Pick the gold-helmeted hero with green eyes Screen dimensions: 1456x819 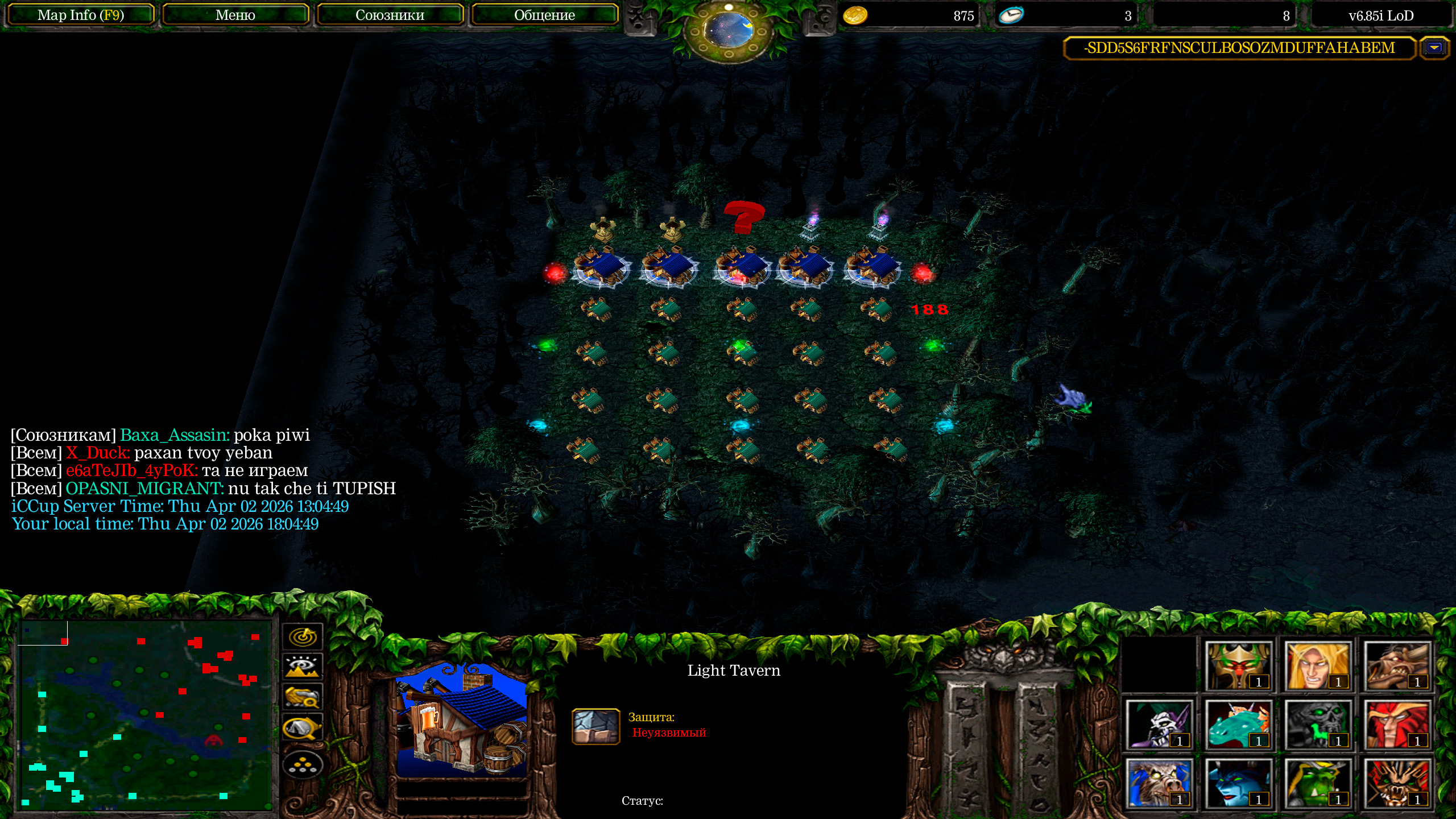pyautogui.click(x=1238, y=667)
